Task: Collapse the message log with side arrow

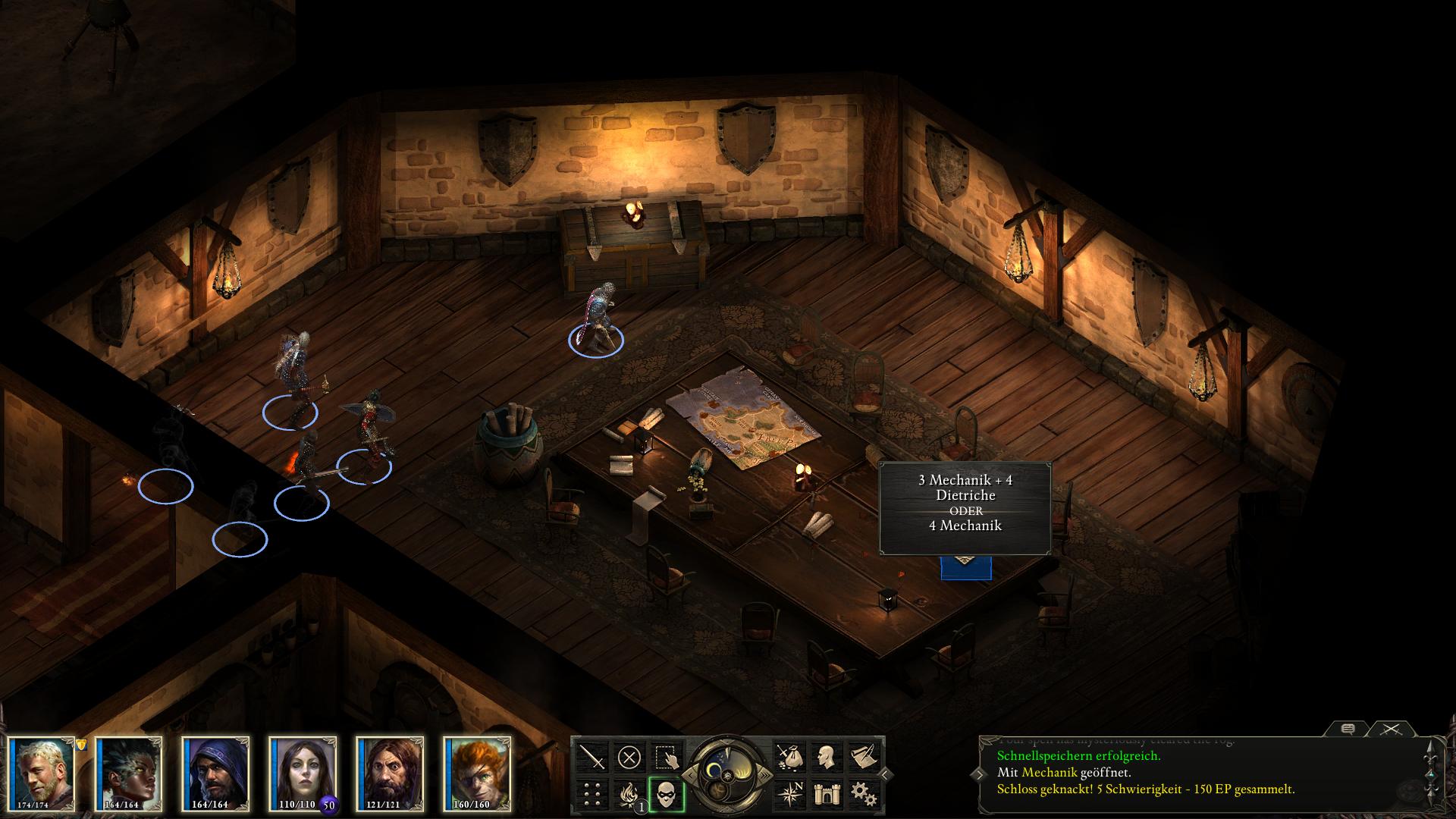Action: (x=885, y=774)
